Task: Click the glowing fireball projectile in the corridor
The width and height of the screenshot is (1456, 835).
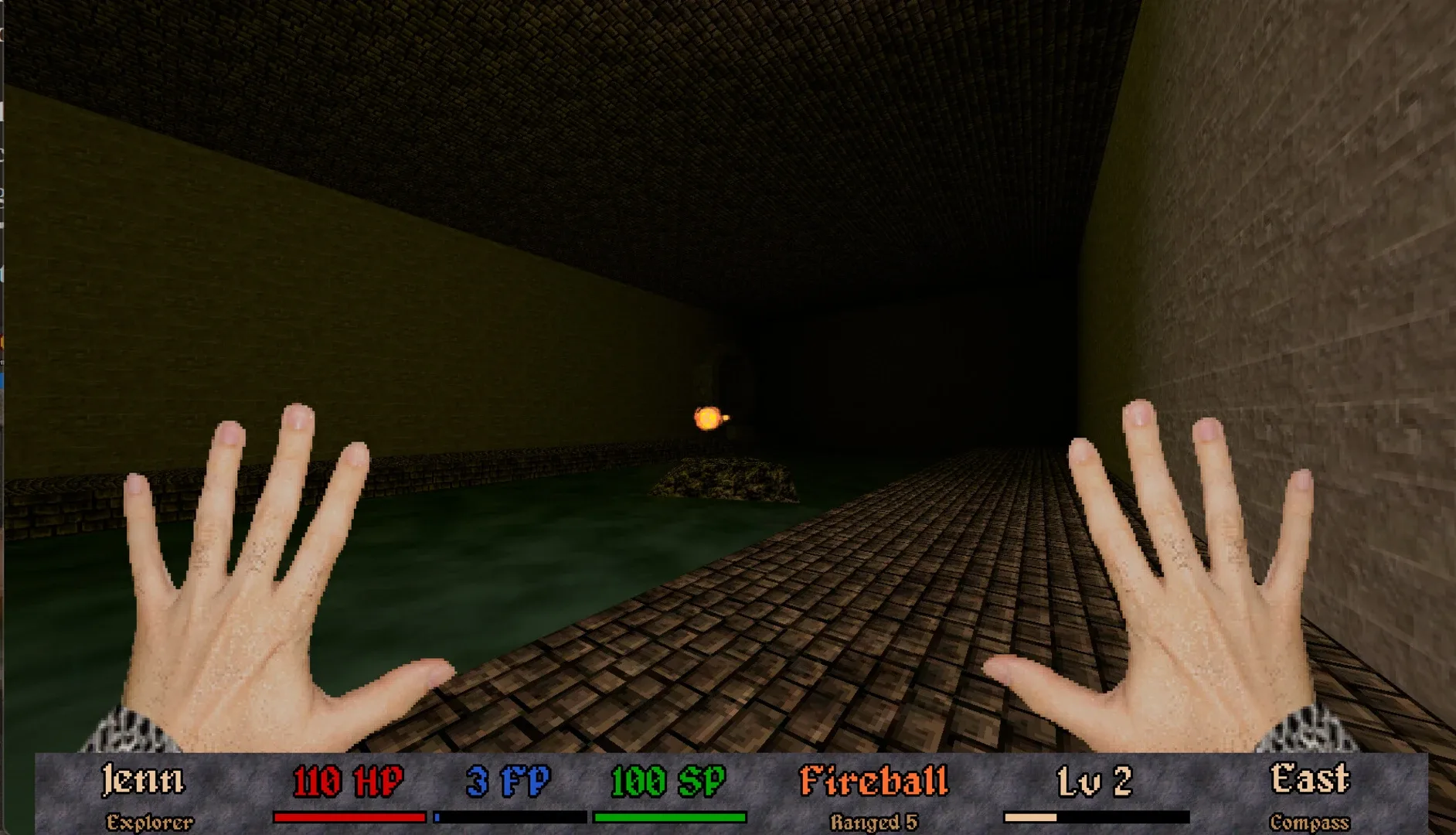Action: click(708, 416)
